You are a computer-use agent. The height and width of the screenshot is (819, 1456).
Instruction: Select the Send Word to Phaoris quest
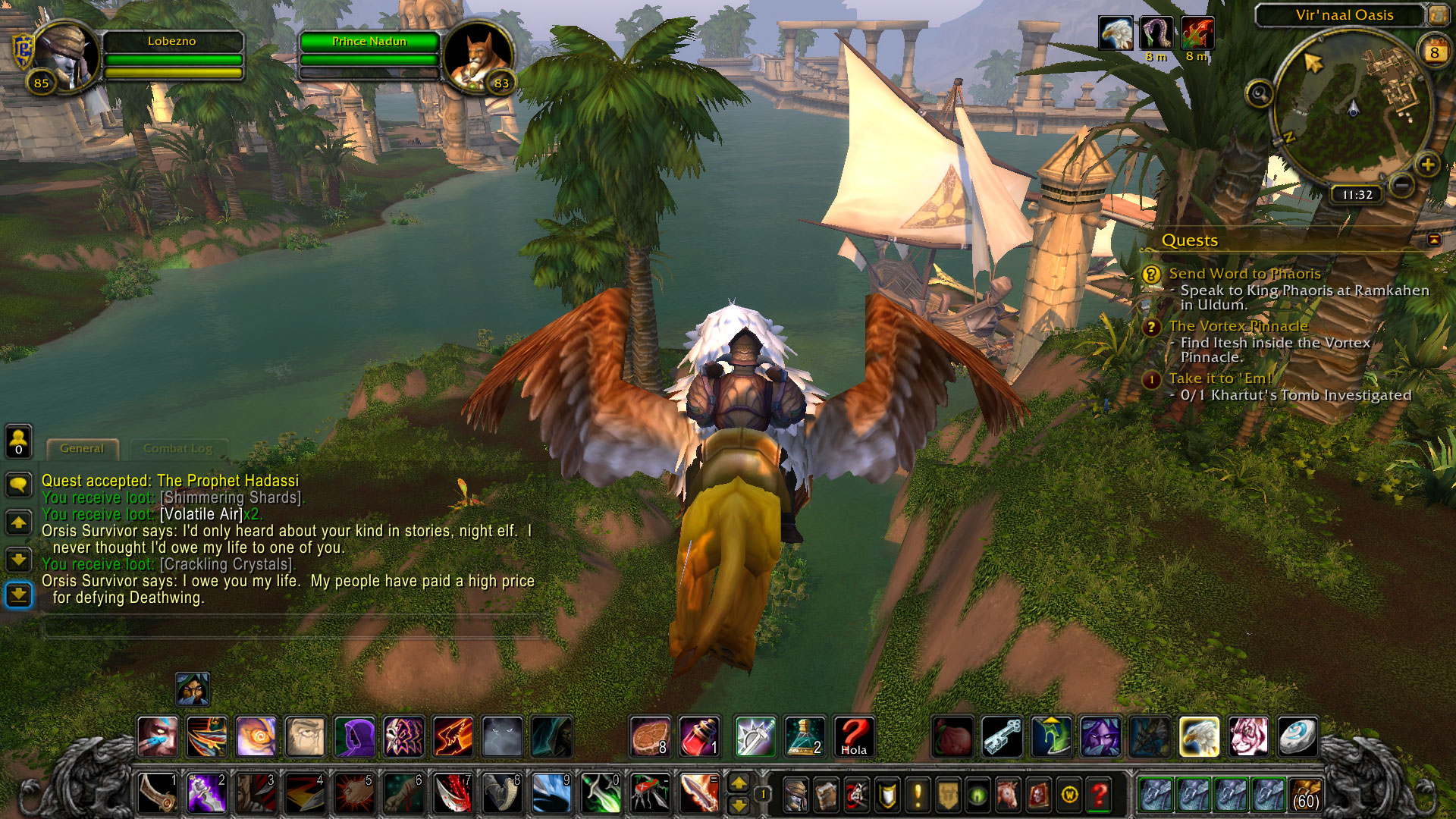pos(1244,274)
